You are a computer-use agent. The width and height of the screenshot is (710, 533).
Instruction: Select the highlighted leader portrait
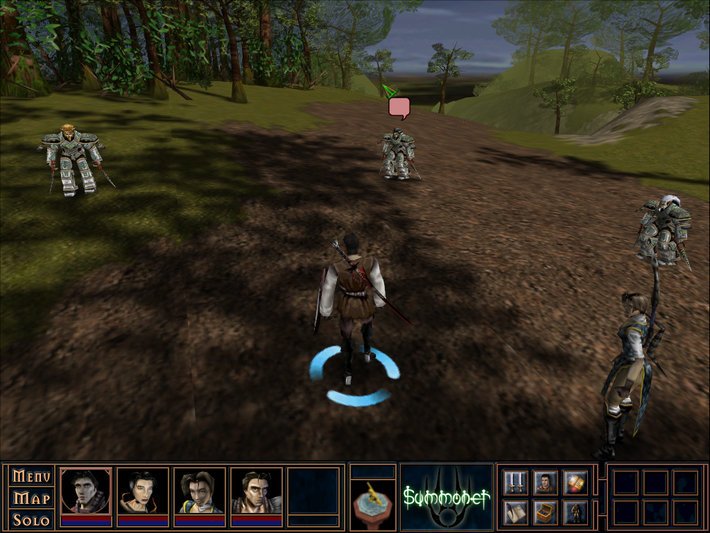click(x=86, y=490)
